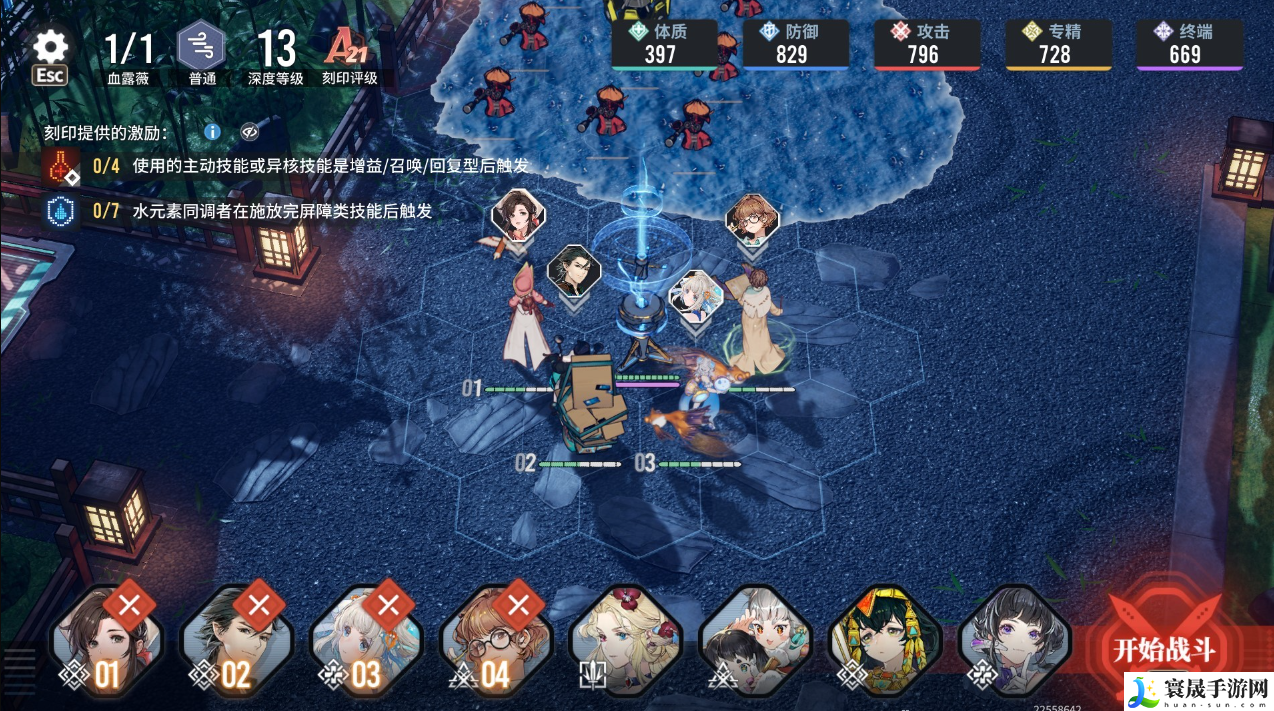Image resolution: width=1274 pixels, height=711 pixels.
Task: Select roster portrait numbered 01
Action: 107,640
